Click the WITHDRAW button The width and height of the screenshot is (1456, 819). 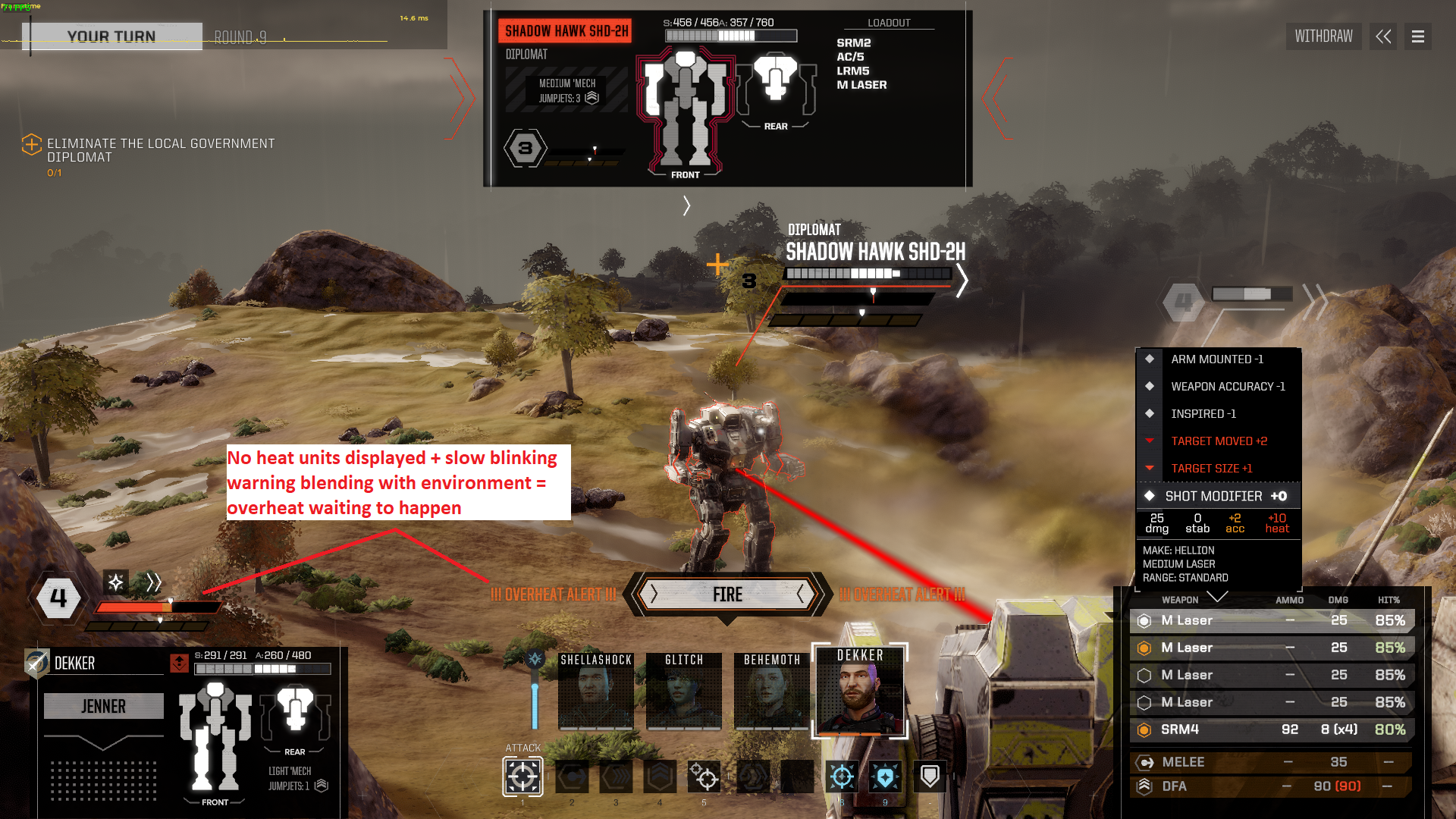1323,36
